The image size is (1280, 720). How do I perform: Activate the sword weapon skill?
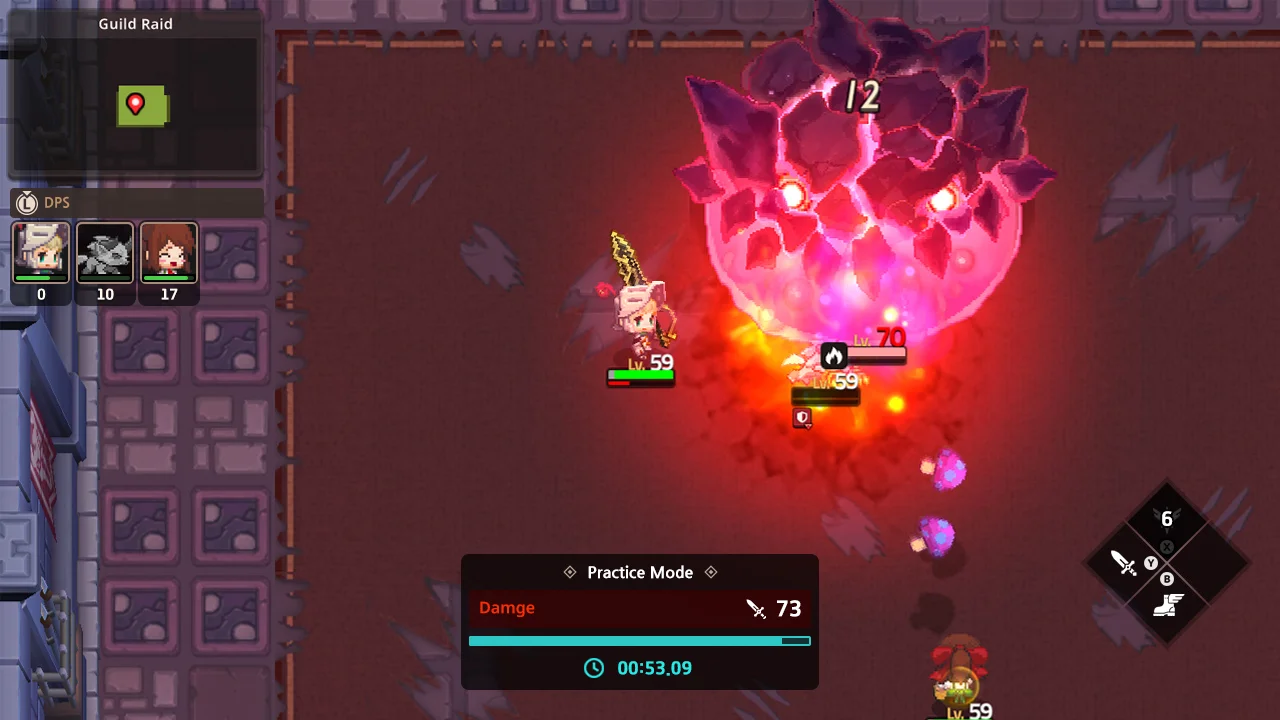point(1126,563)
